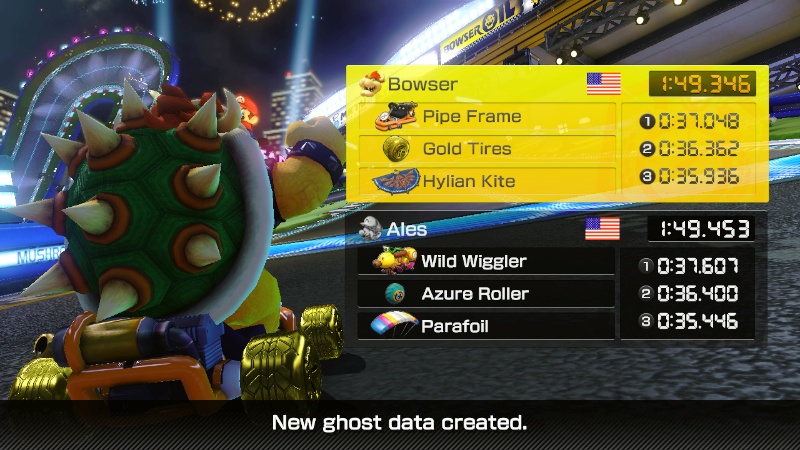Select the Parafoil glider row
Screen dimensions: 800x450
[486, 326]
